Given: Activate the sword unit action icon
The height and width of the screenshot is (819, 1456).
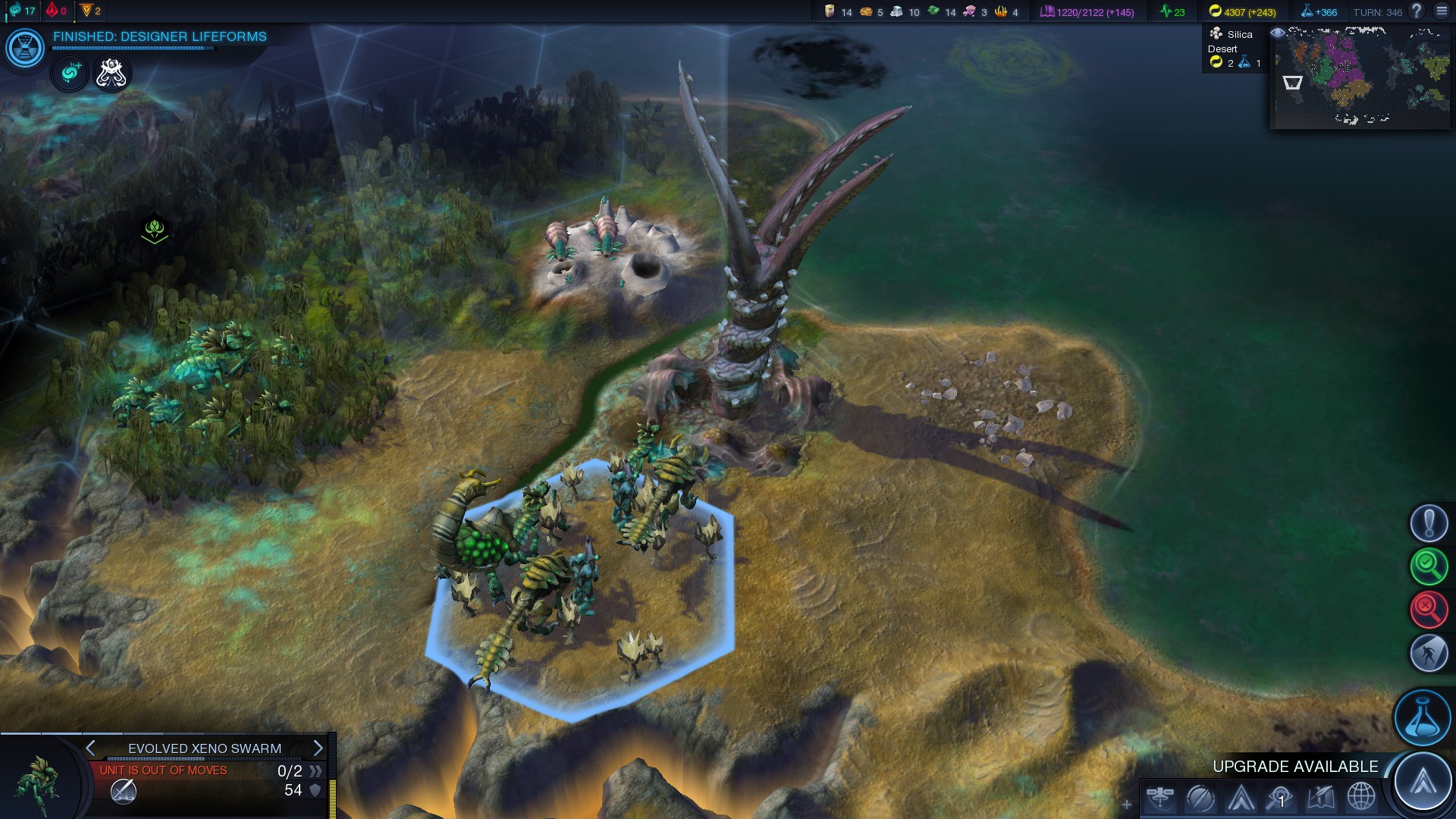Looking at the screenshot, I should [124, 792].
